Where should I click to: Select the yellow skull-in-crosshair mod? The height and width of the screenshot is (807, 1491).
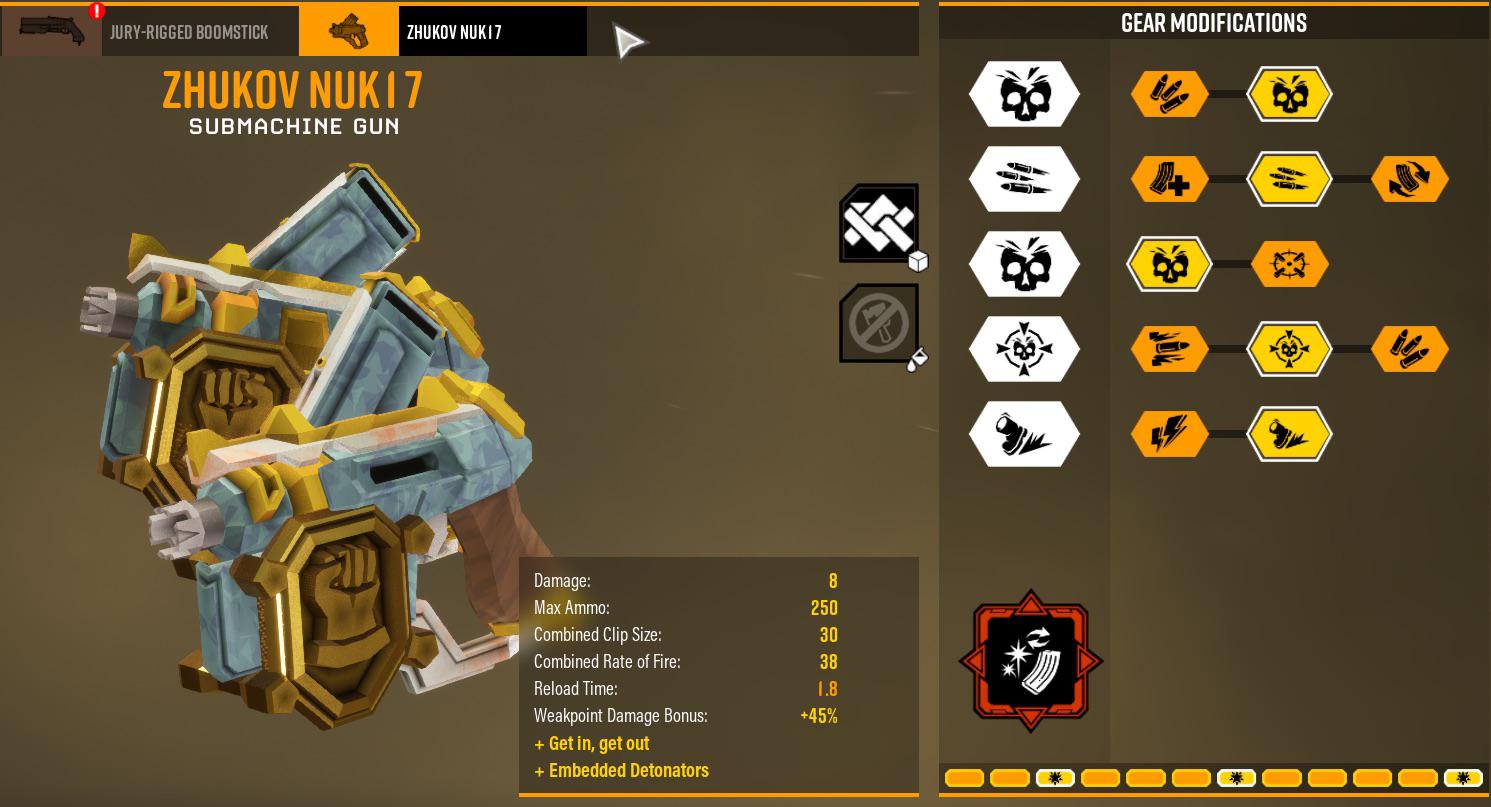point(1289,350)
